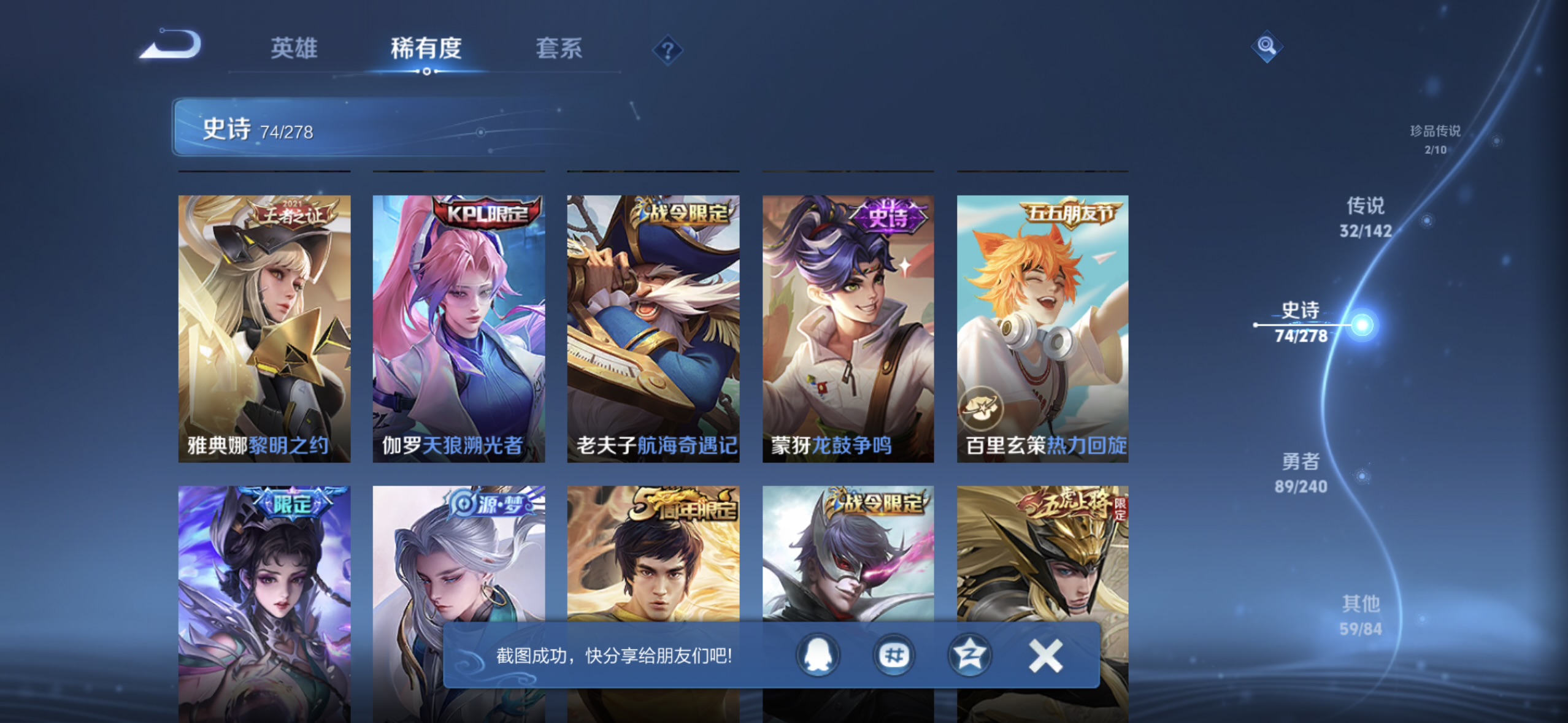Share the screenshot via the QQ penguin icon
Image resolution: width=1568 pixels, height=723 pixels.
click(818, 654)
